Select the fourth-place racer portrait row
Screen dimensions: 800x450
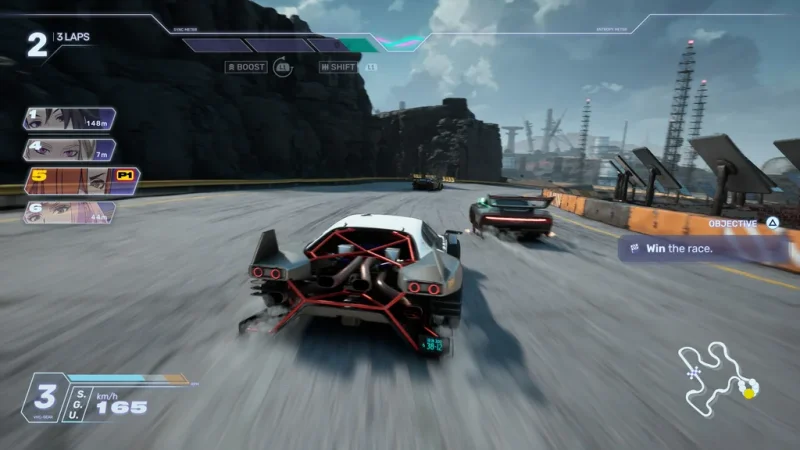70,151
